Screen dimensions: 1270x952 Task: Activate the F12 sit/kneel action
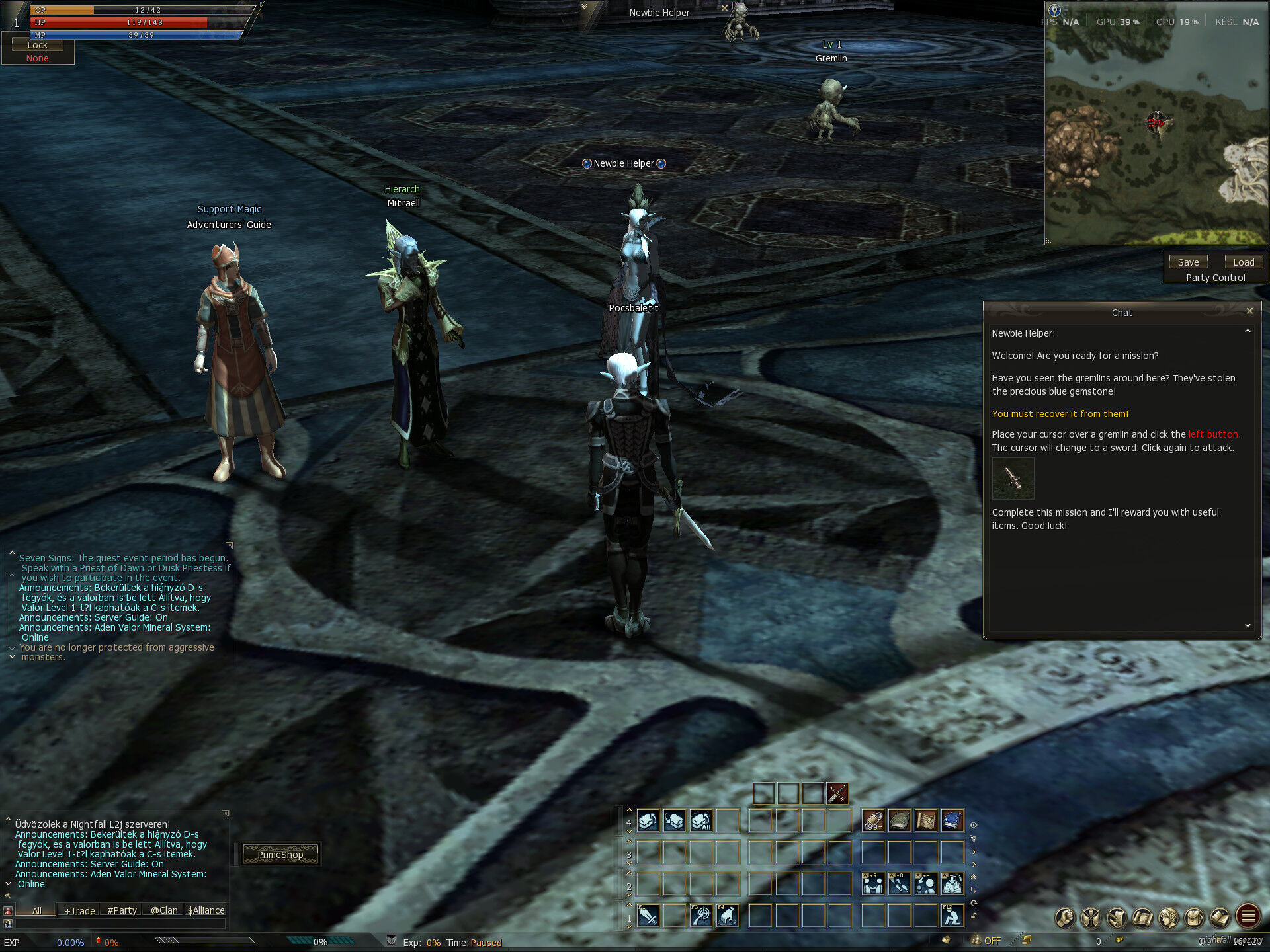coord(952,916)
